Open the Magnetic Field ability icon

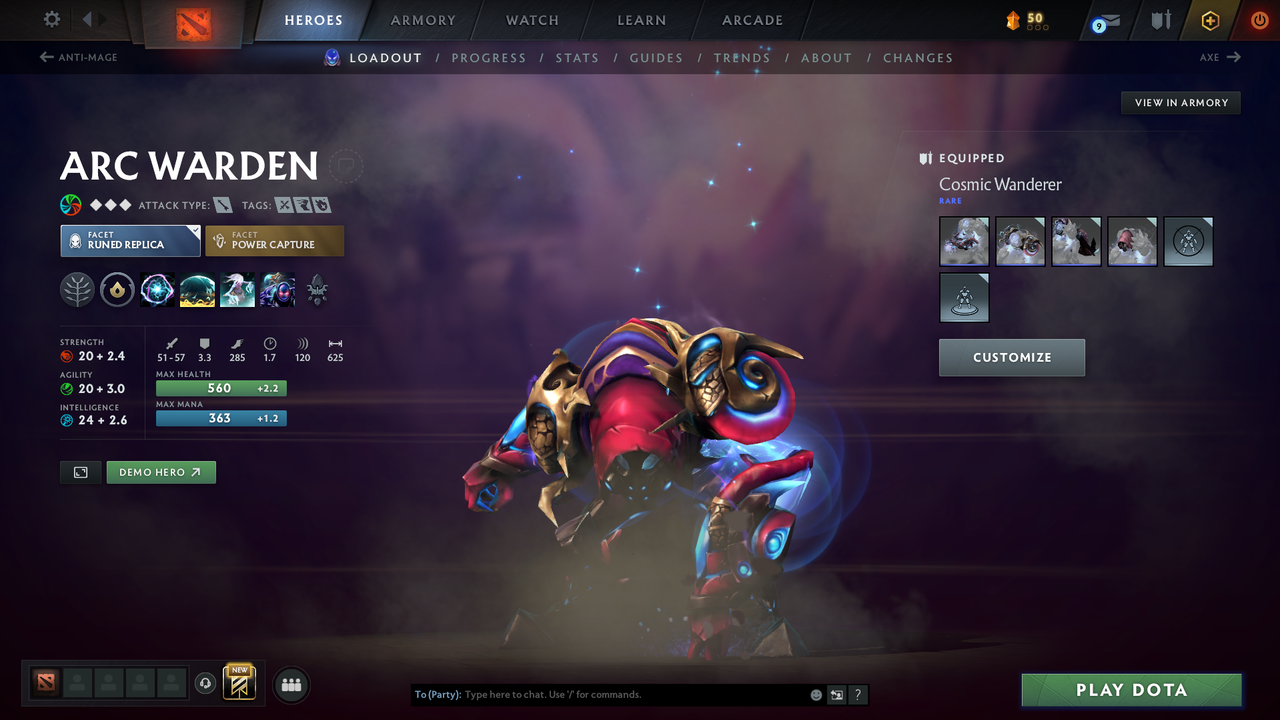coord(198,290)
